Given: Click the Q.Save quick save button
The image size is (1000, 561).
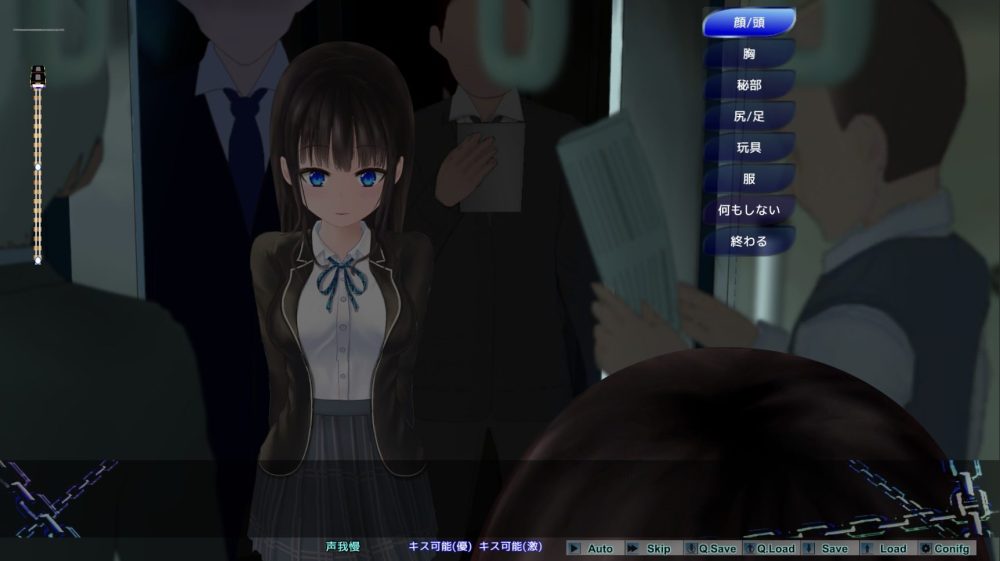Looking at the screenshot, I should pos(711,548).
